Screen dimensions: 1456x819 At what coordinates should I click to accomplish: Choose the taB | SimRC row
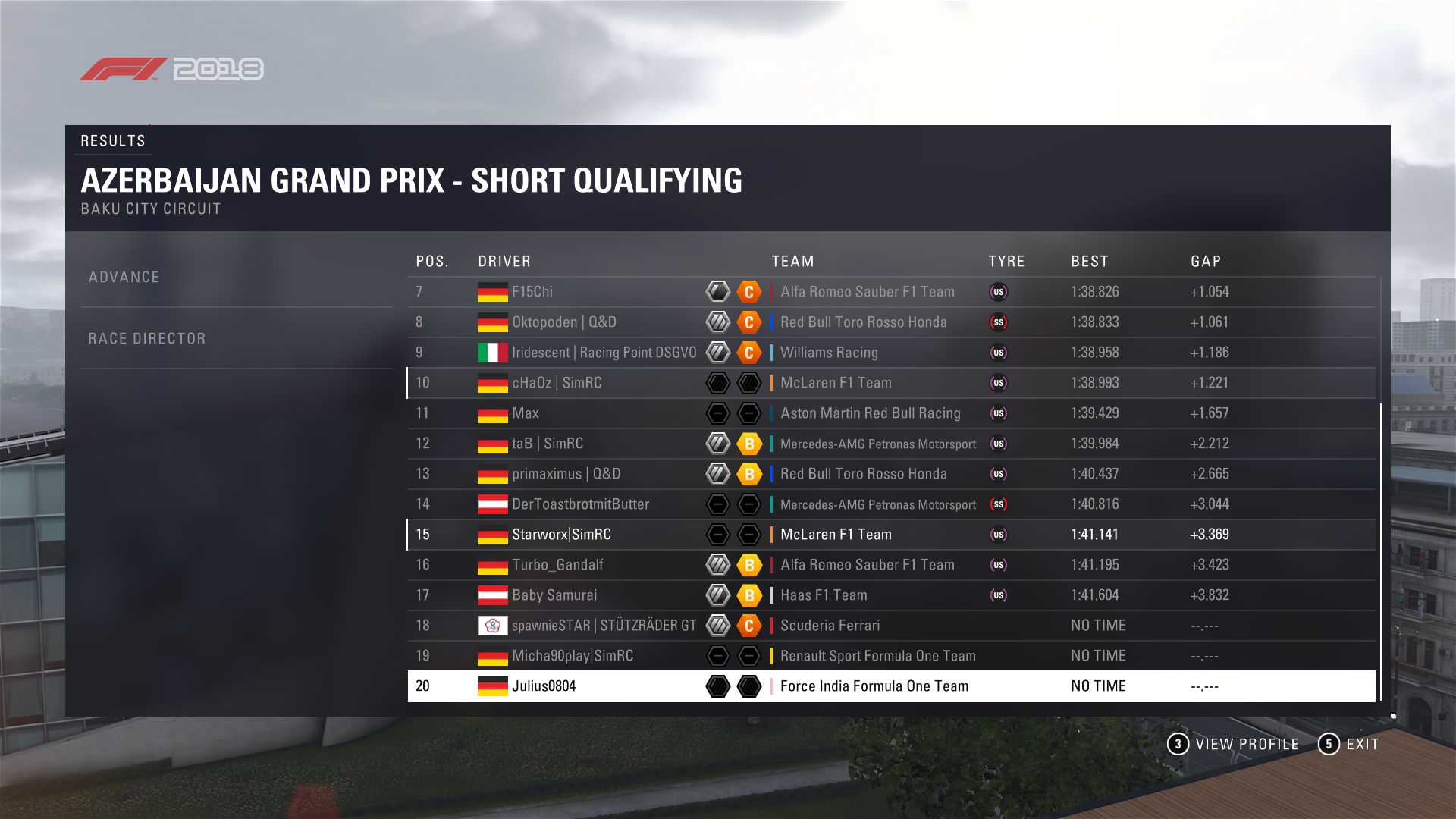coord(548,444)
